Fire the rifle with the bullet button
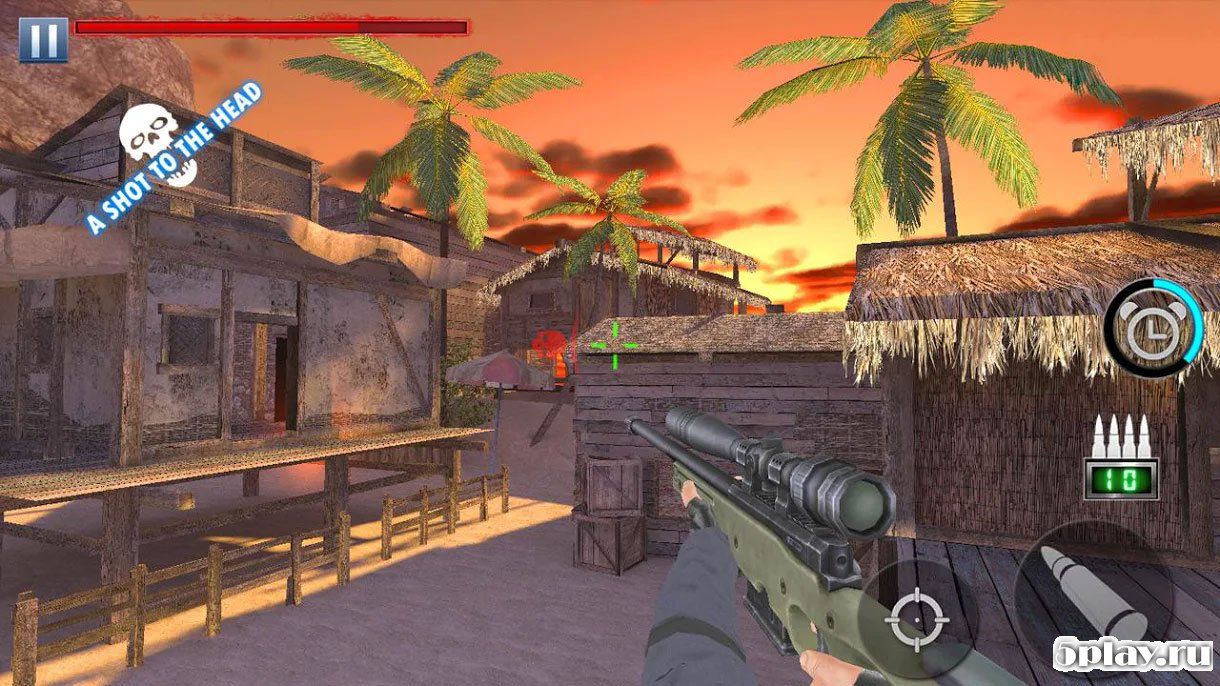Screen dimensions: 1220x686 1092,597
